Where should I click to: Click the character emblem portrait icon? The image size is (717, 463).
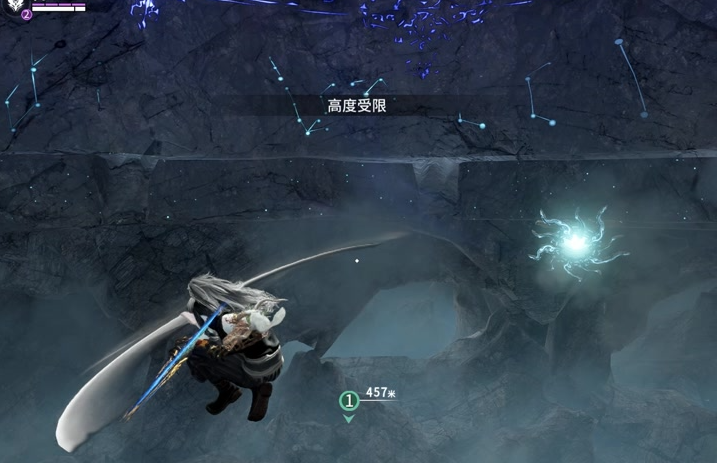[x=14, y=5]
